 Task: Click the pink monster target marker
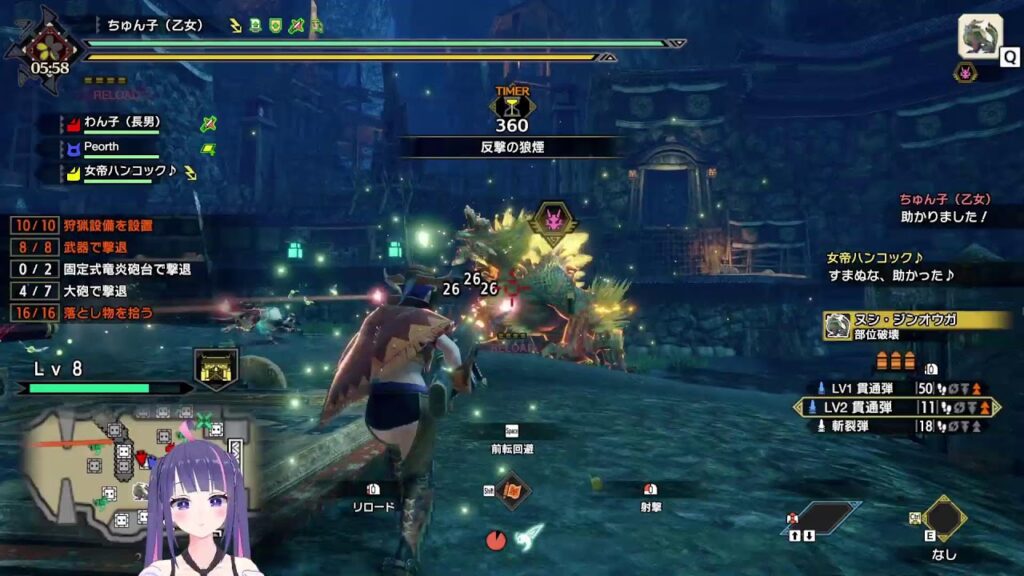point(552,220)
